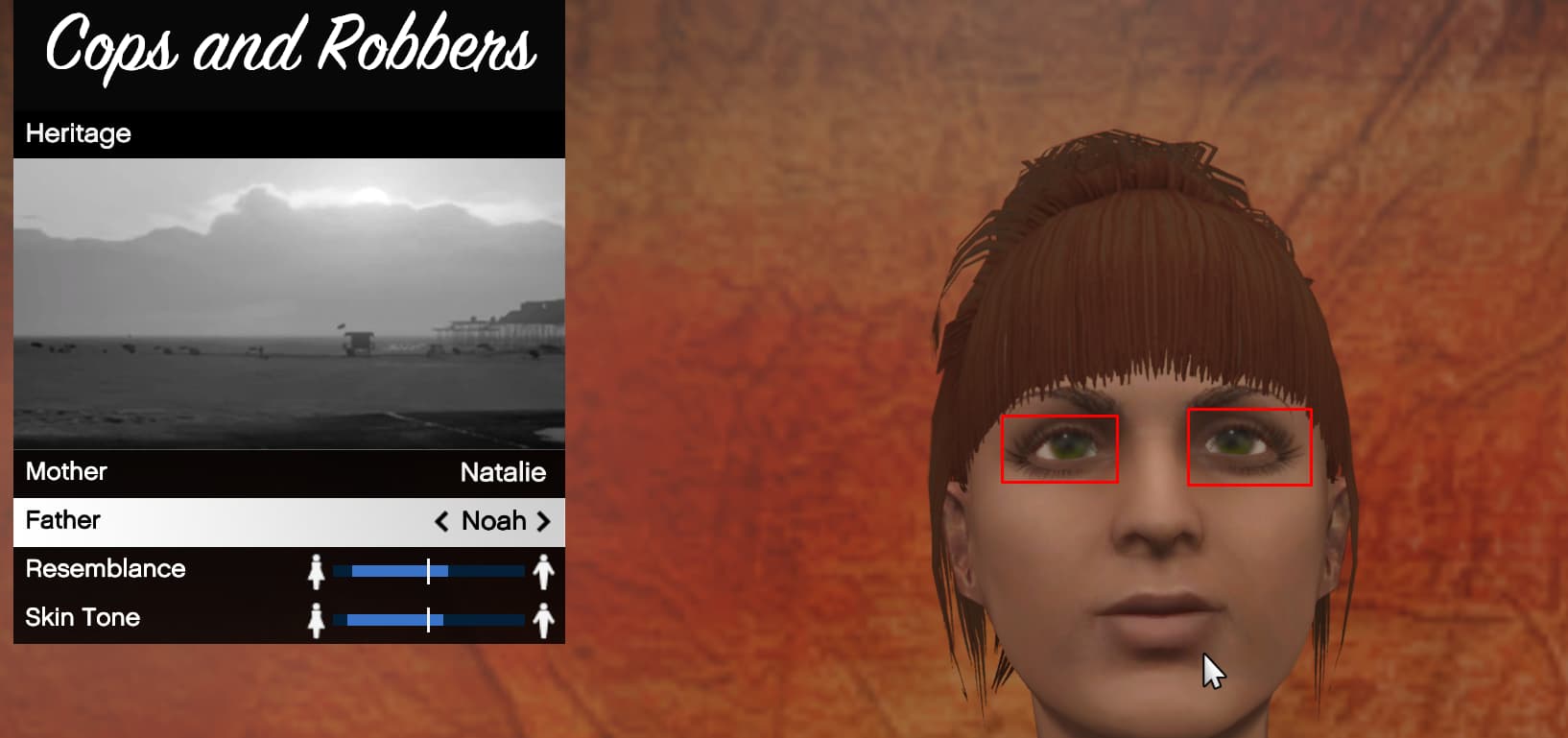Viewport: 1568px width, 738px height.
Task: Click the Heritage section header
Action: (79, 134)
